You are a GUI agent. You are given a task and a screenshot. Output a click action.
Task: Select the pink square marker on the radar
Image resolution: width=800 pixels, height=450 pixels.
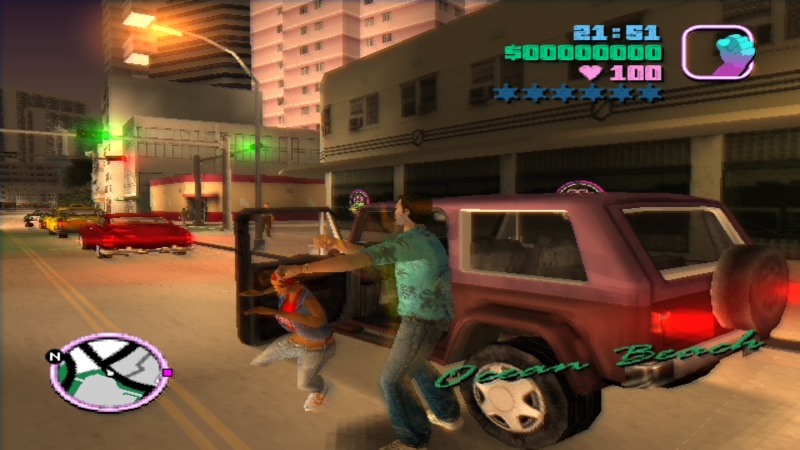[x=166, y=372]
